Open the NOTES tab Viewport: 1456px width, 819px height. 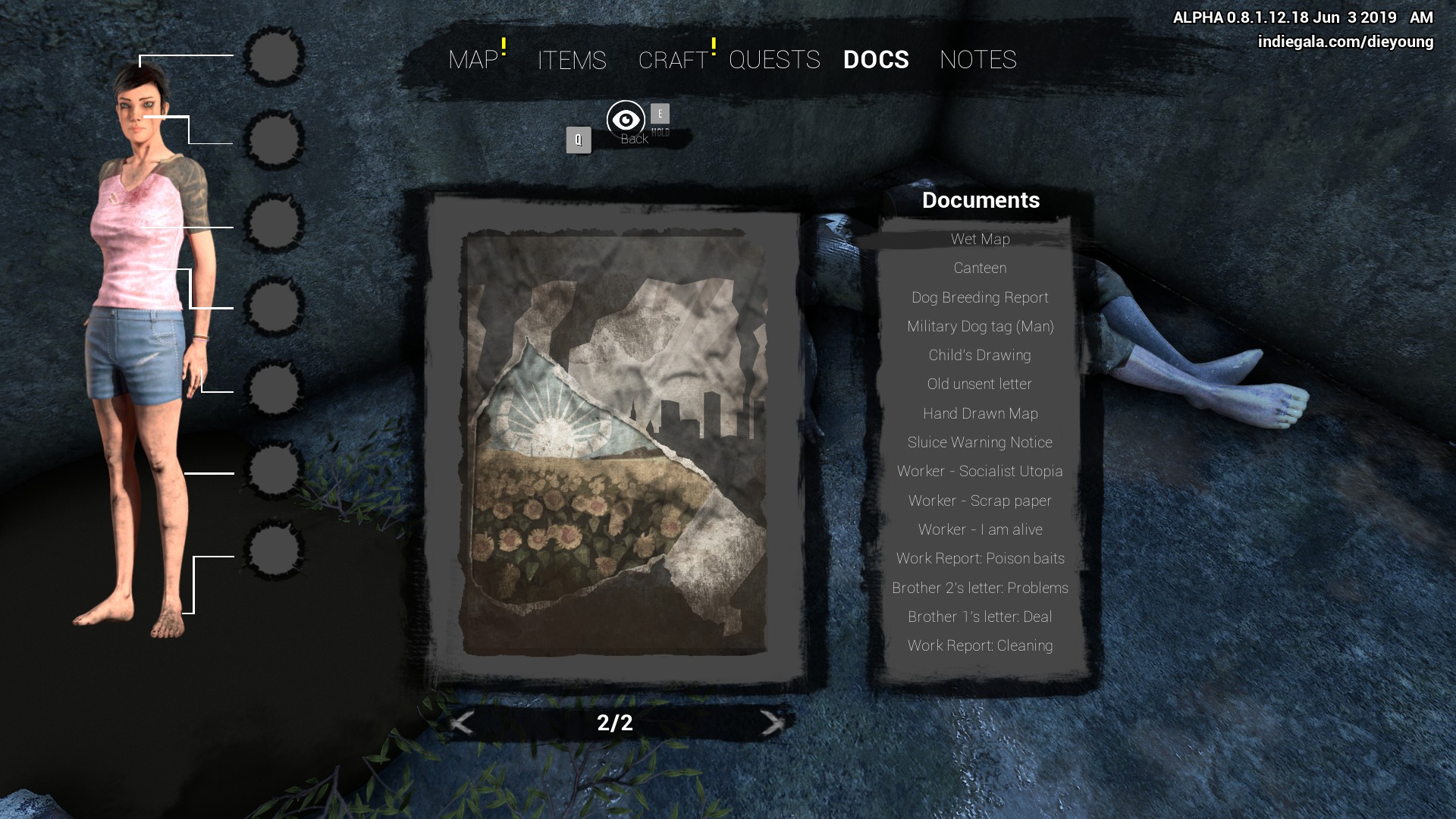(977, 60)
